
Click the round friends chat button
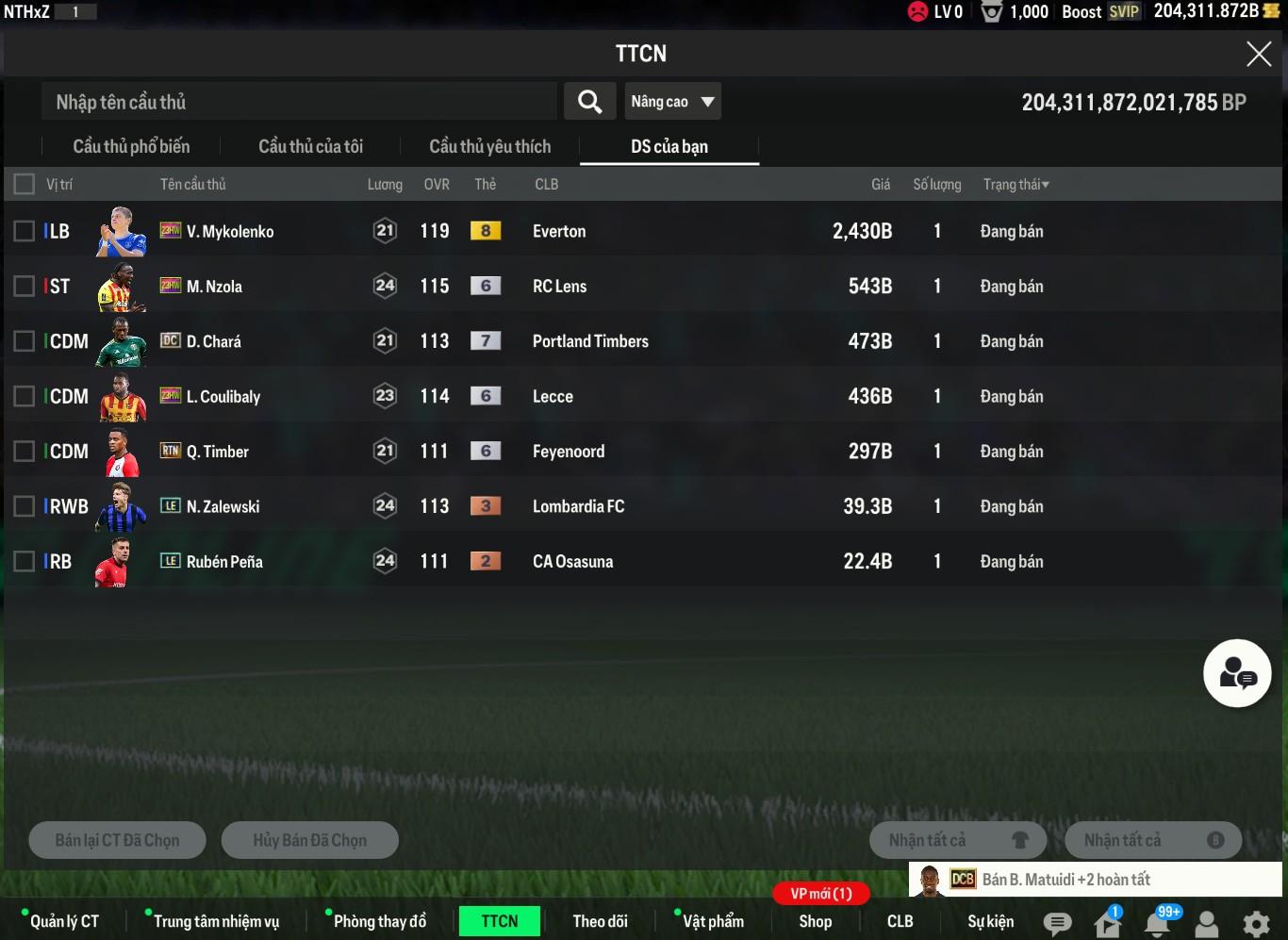point(1237,673)
